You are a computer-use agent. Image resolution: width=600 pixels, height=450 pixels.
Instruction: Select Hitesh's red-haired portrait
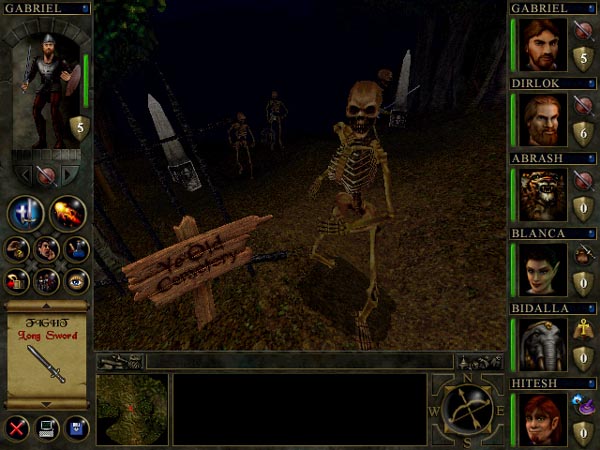(x=541, y=418)
